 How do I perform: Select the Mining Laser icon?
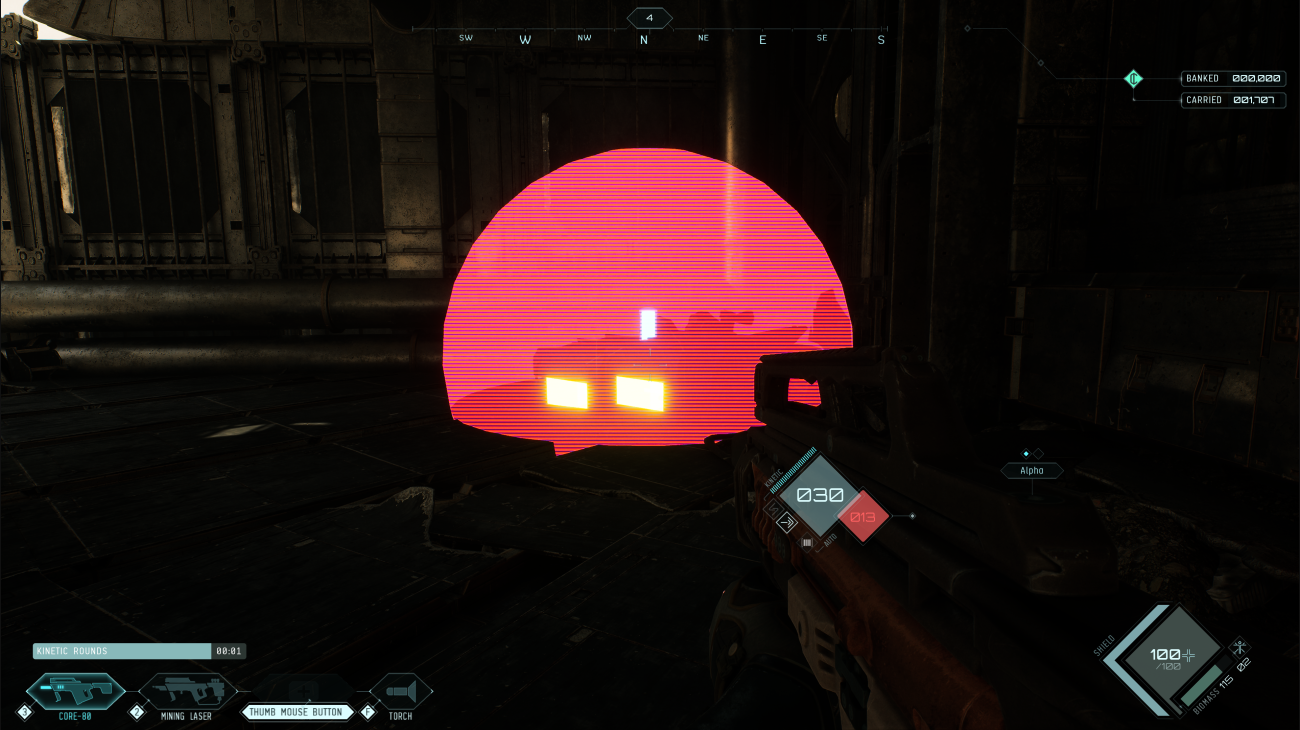point(188,692)
